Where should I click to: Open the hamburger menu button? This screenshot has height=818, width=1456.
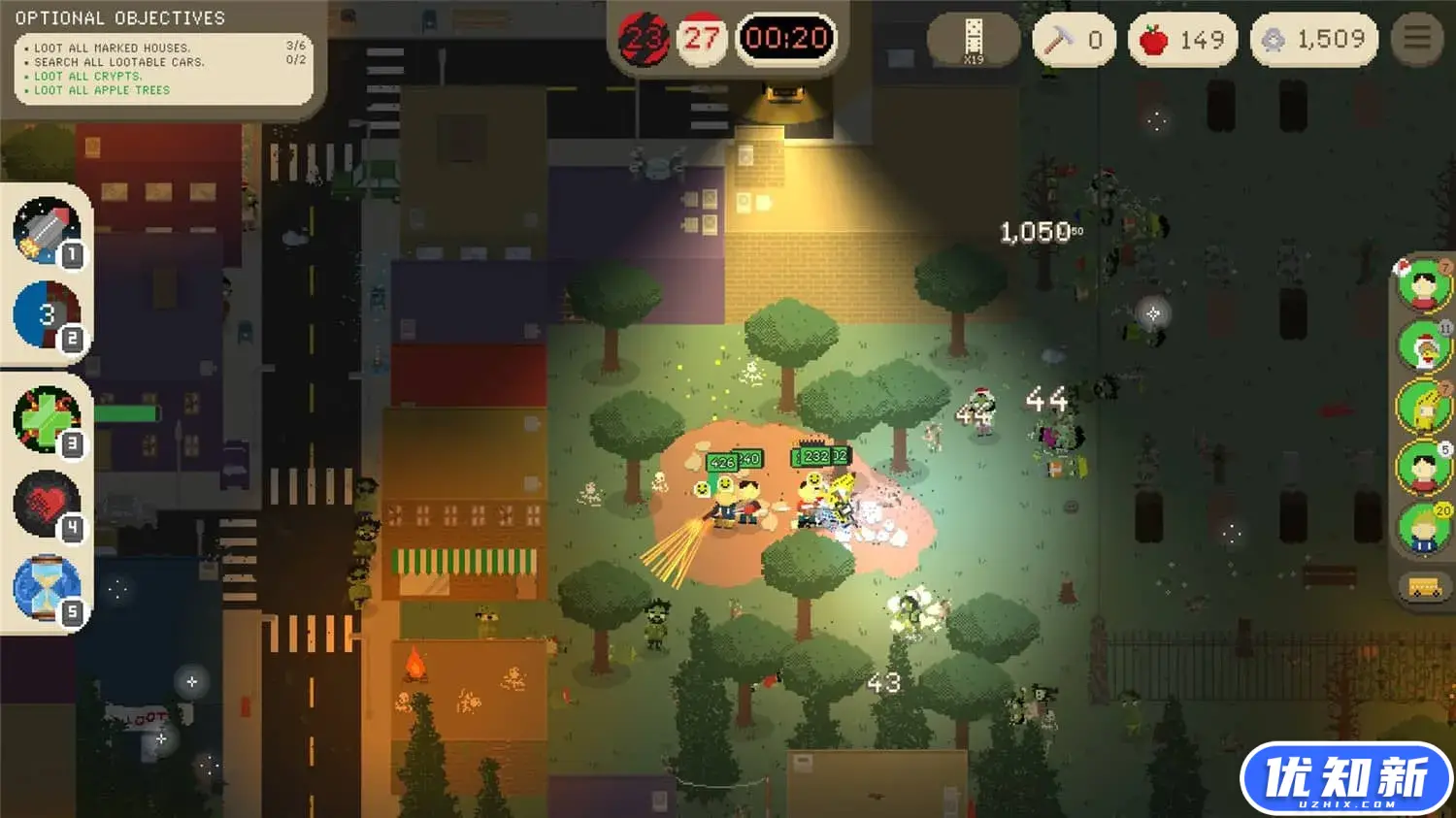click(x=1417, y=39)
